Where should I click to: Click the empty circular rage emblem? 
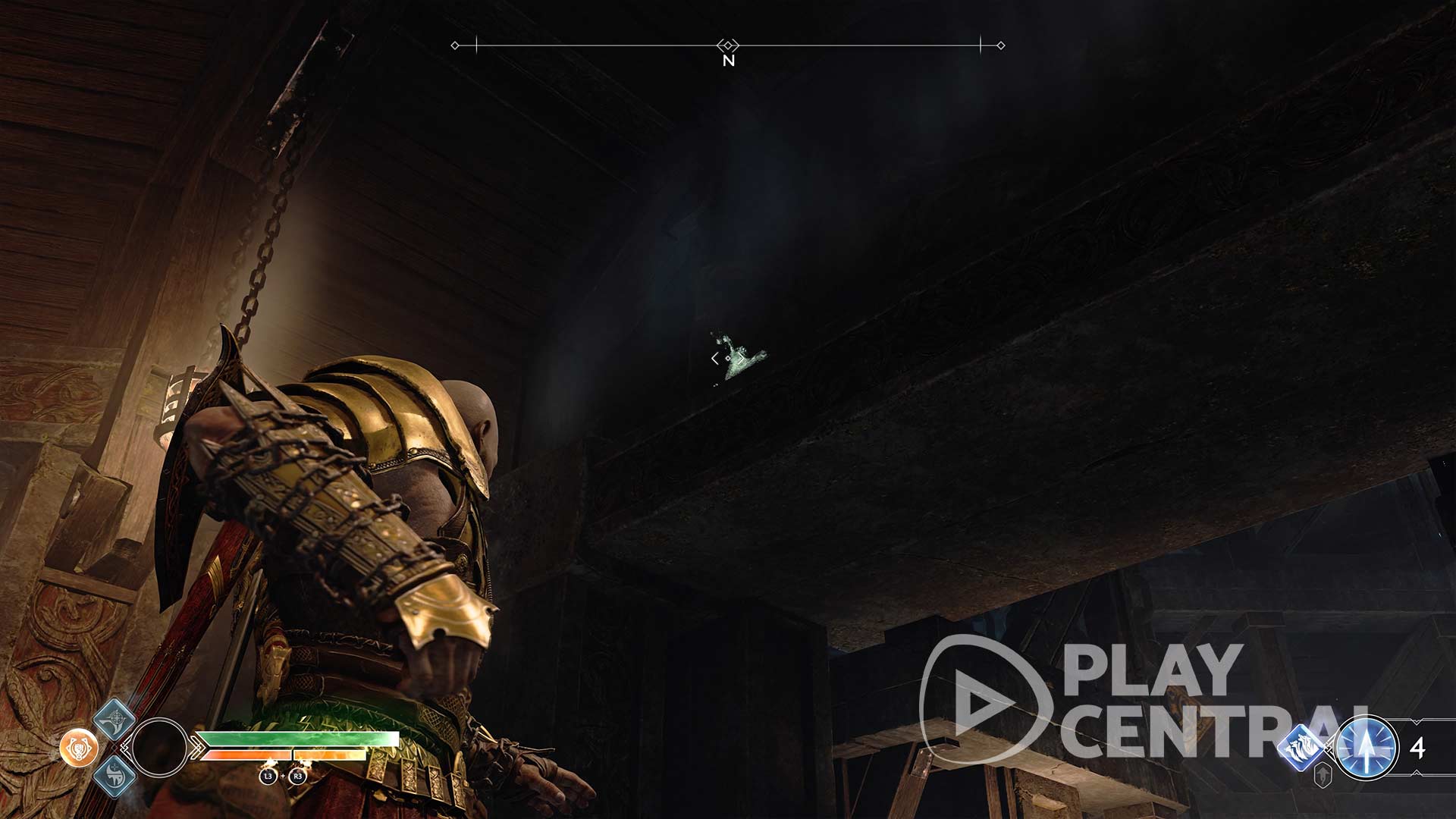(x=159, y=747)
